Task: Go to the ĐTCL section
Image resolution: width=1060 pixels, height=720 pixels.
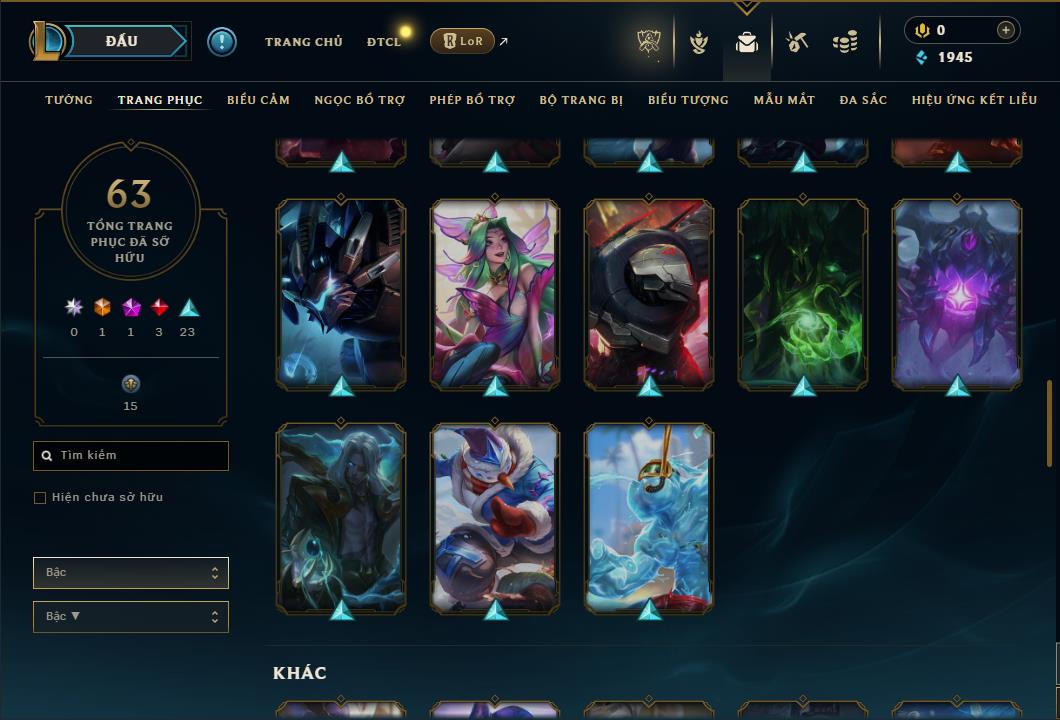Action: (x=384, y=42)
